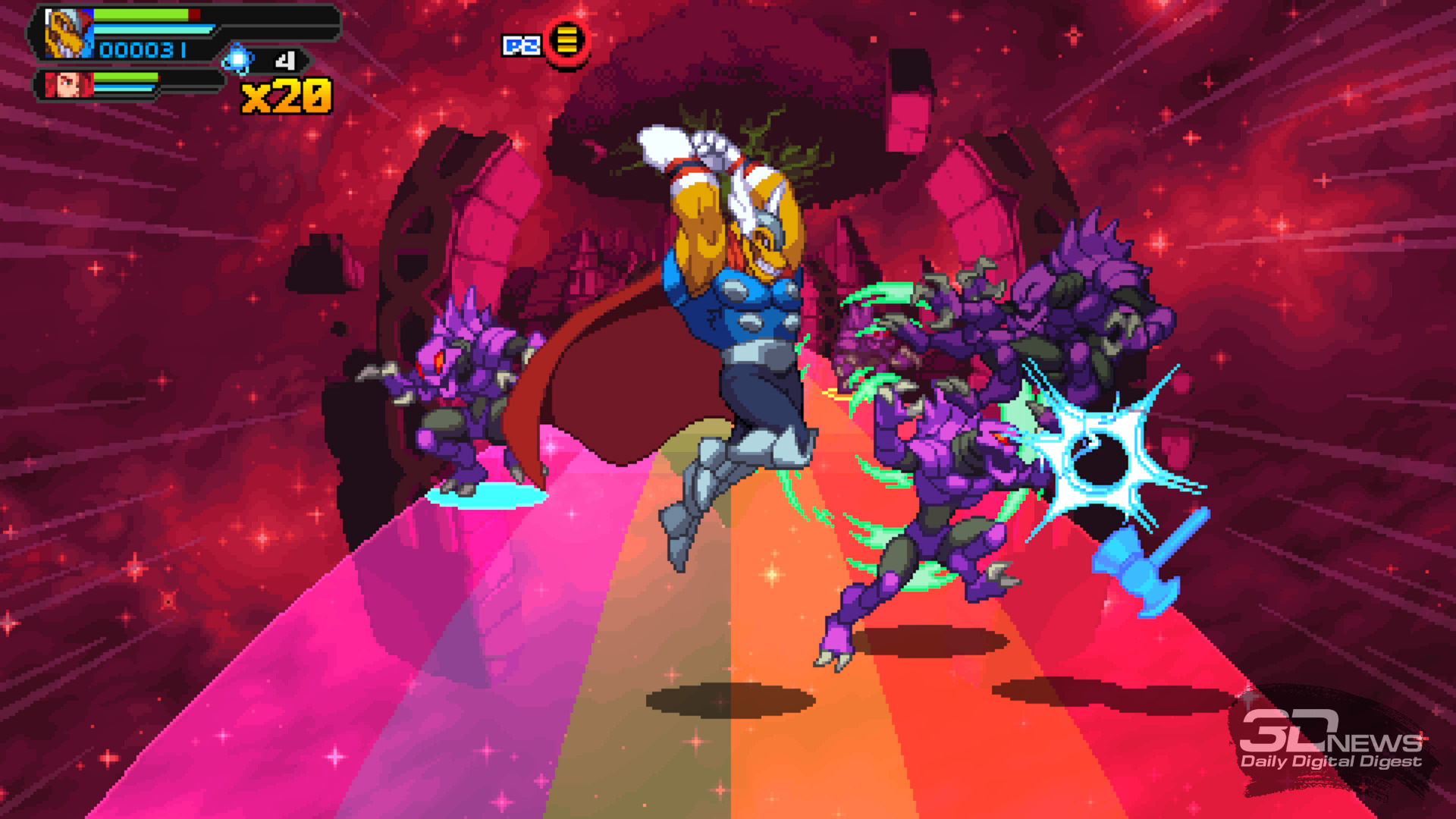Click the 3DNews Daily Digital Digest logo

(x=1330, y=741)
